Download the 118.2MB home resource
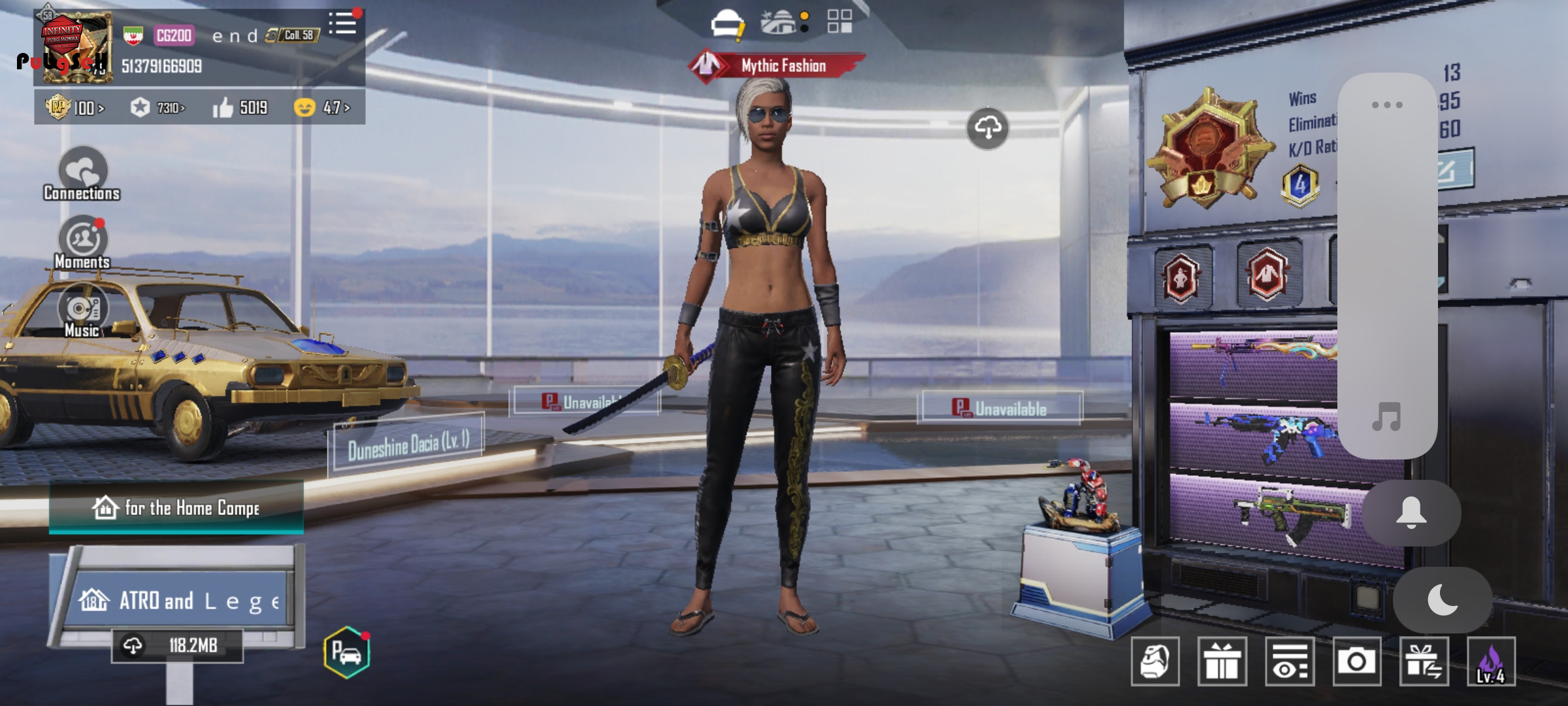 tap(176, 646)
